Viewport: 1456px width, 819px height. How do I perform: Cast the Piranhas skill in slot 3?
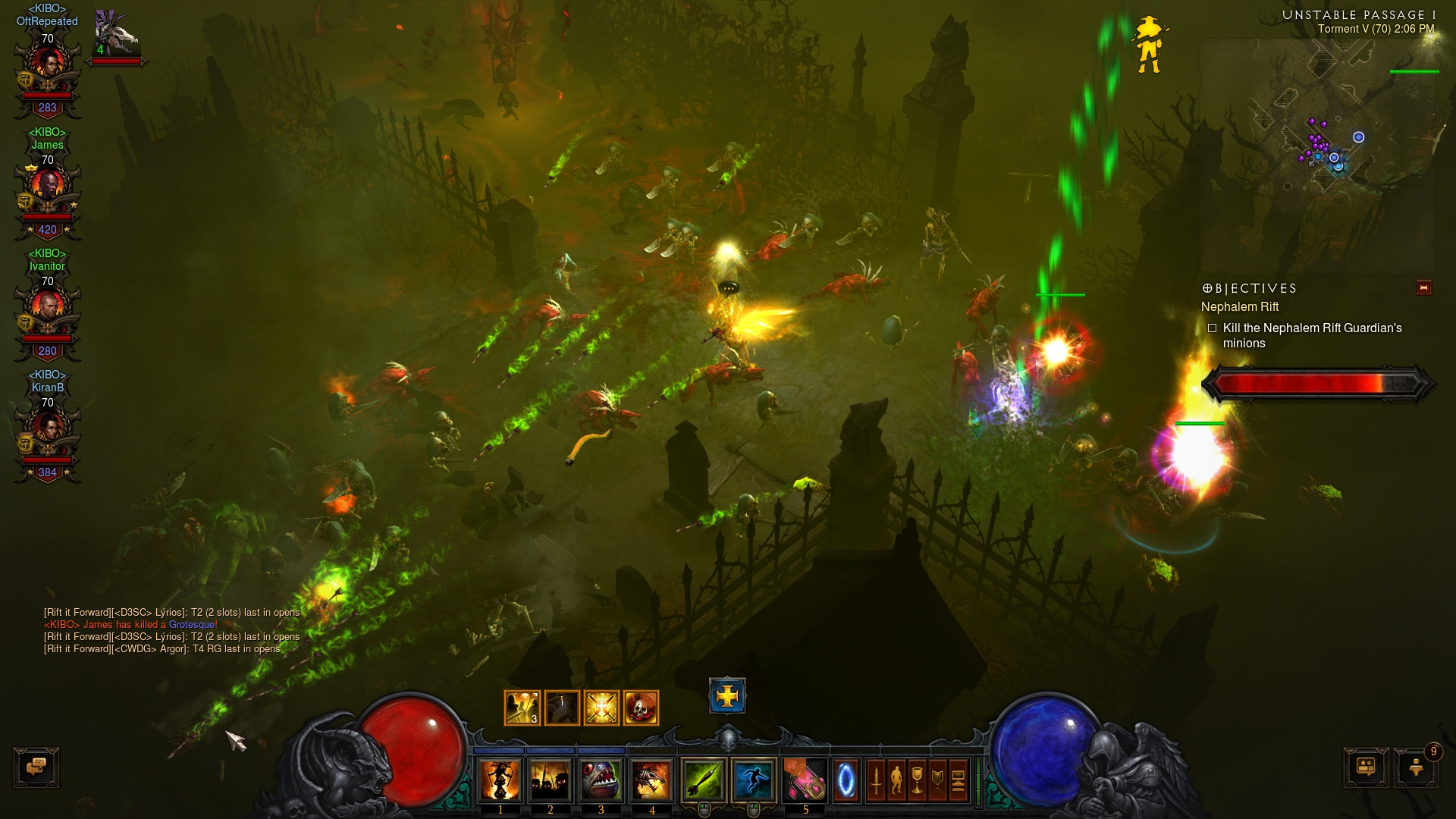[601, 780]
